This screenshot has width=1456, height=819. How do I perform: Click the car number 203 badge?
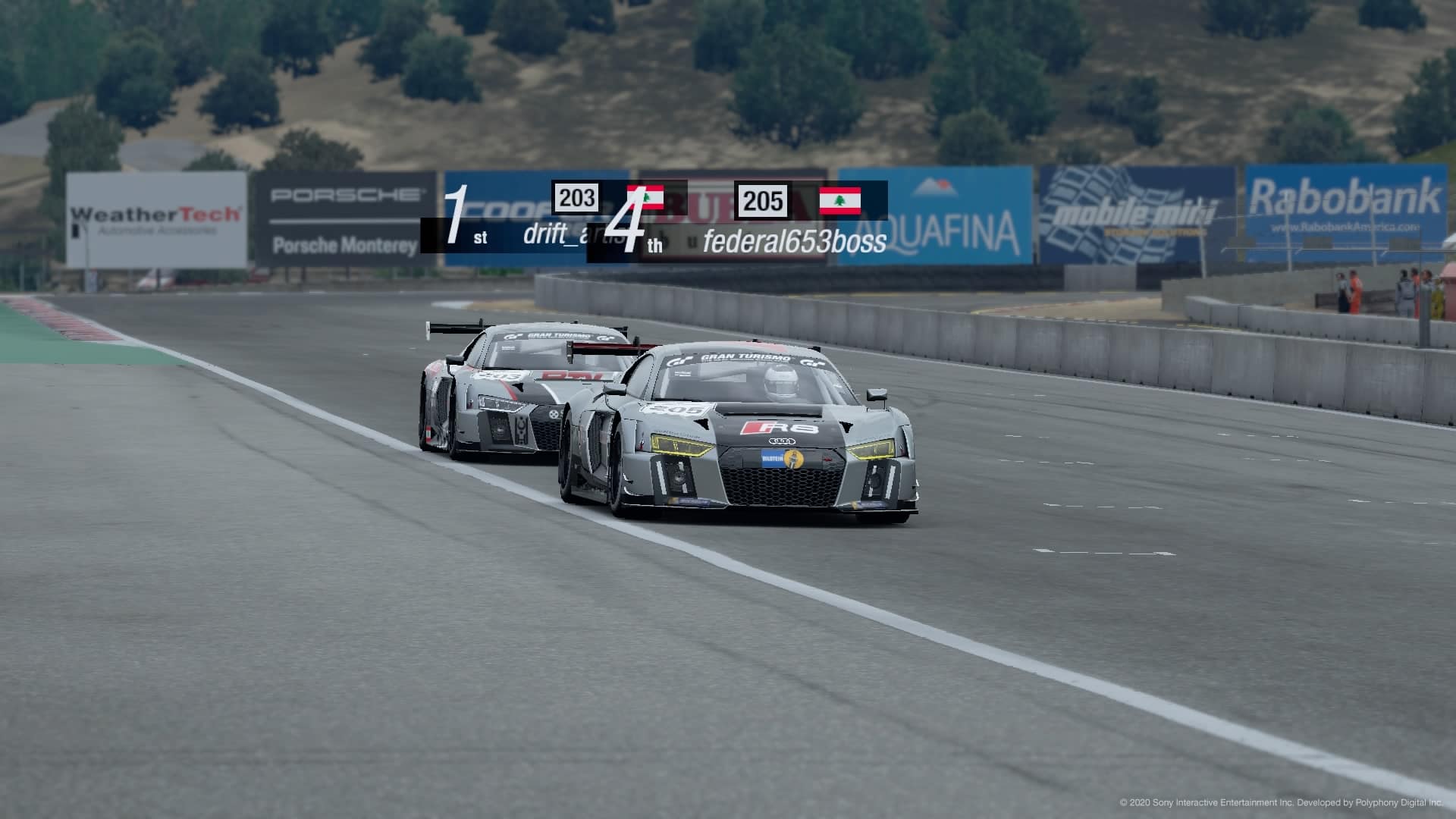576,198
